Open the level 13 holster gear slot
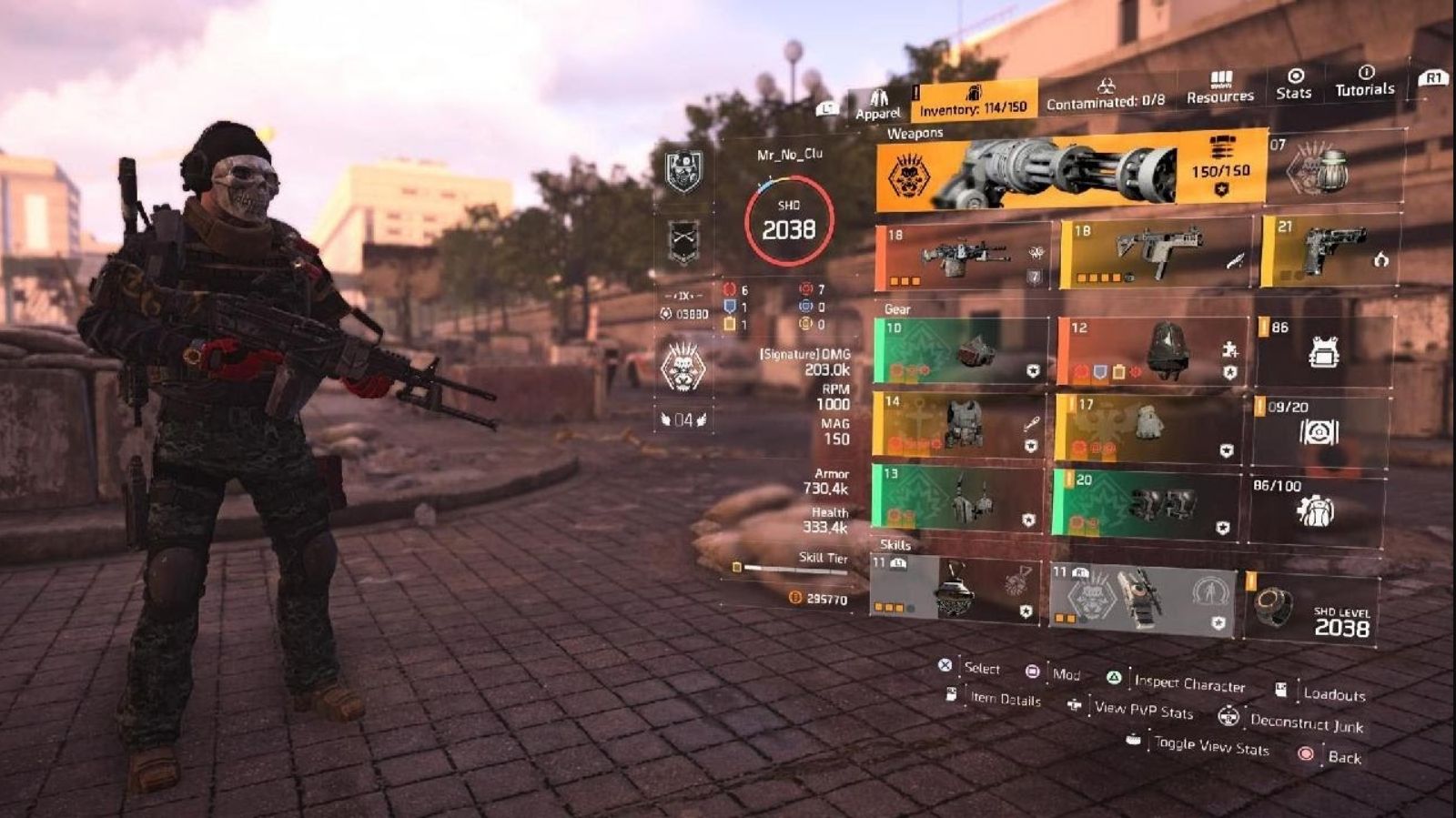The width and height of the screenshot is (1456, 818). click(x=958, y=498)
